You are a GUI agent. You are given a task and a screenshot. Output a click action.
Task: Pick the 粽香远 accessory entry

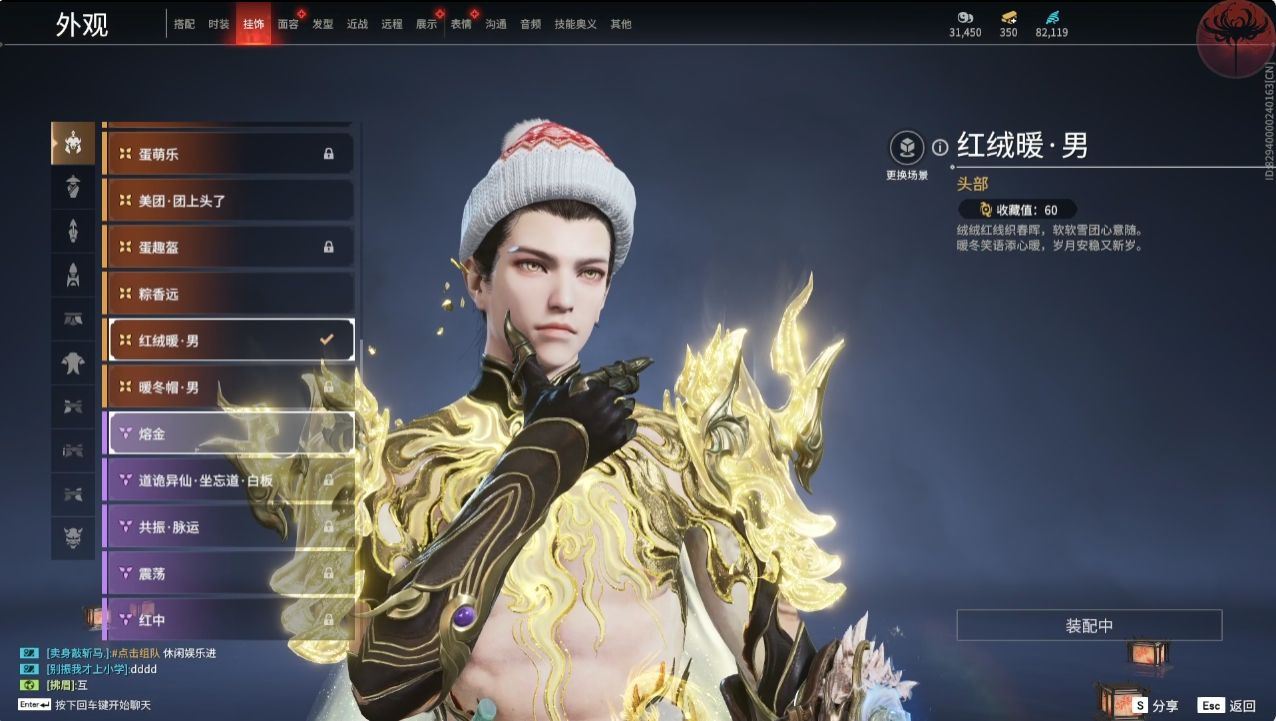pyautogui.click(x=229, y=294)
